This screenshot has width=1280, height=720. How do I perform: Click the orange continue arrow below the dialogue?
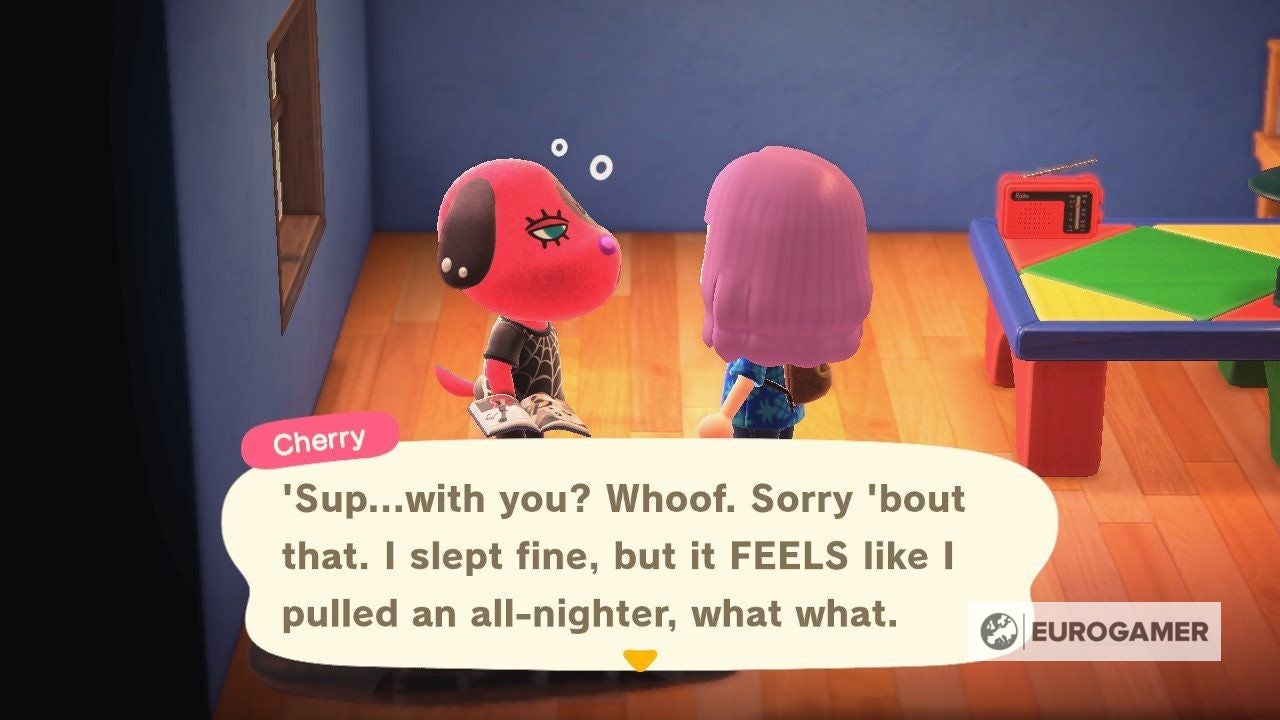[x=641, y=660]
